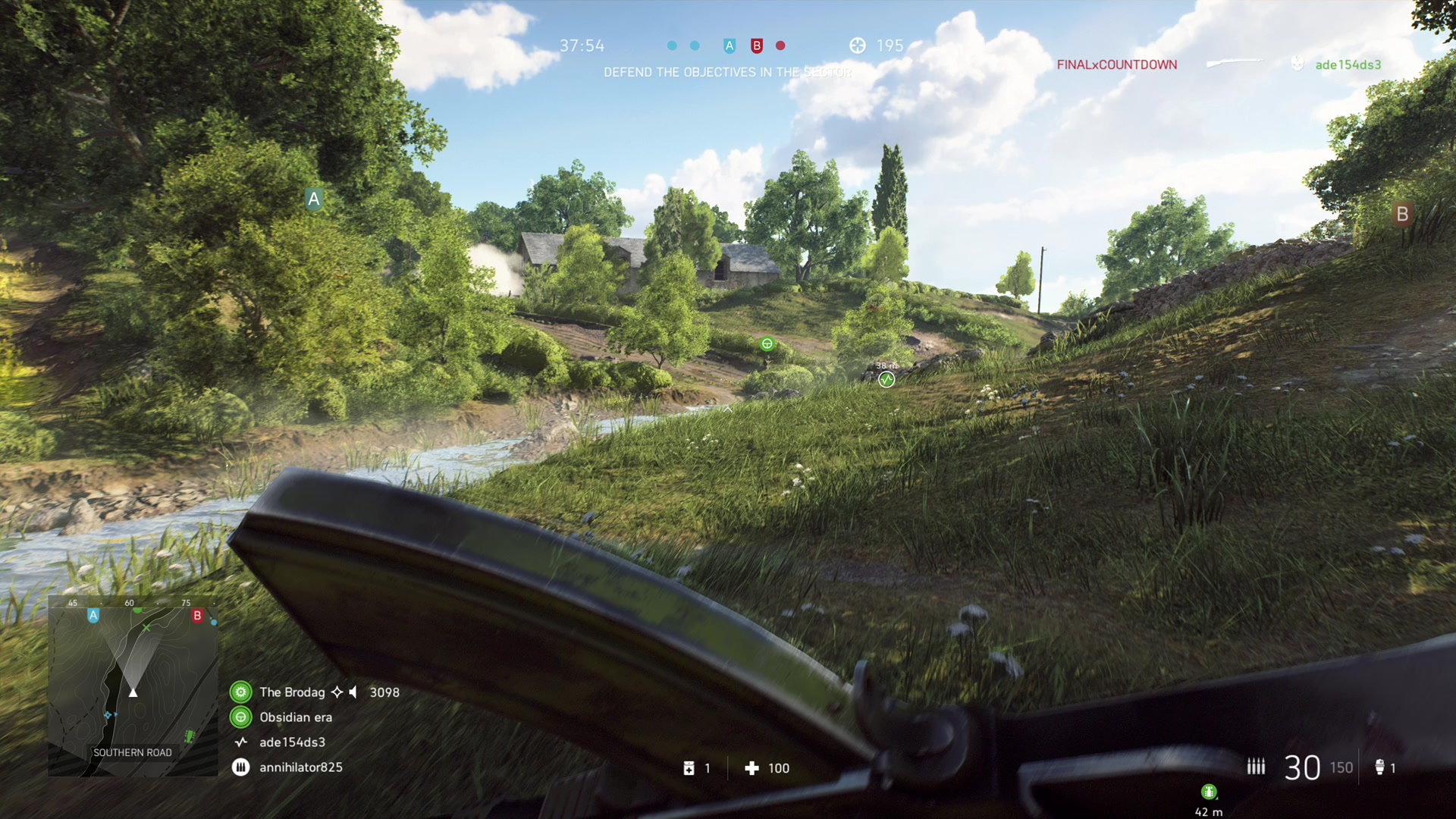Click the grenade icon near the ammo count
The height and width of the screenshot is (819, 1456).
[x=1378, y=767]
